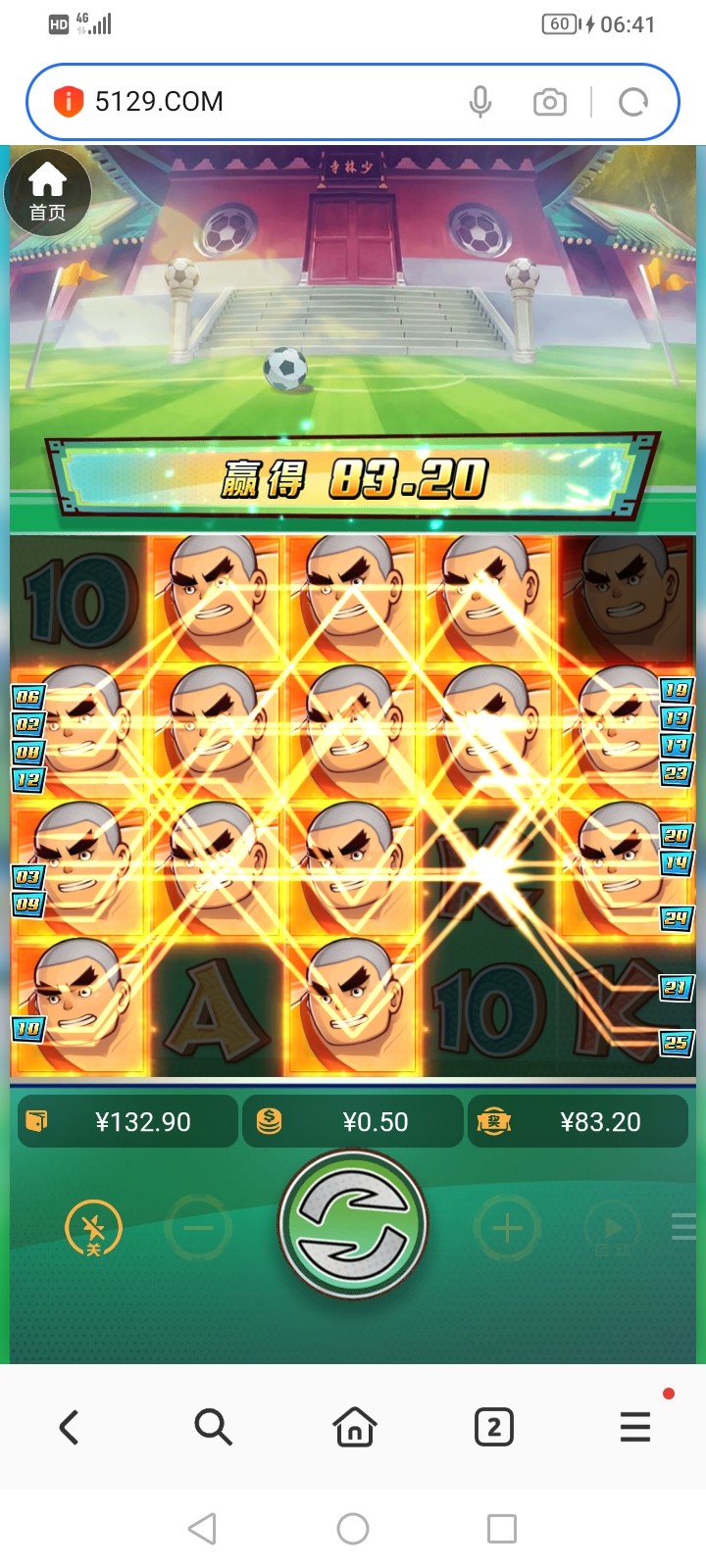Select payline marker 25

[676, 1043]
